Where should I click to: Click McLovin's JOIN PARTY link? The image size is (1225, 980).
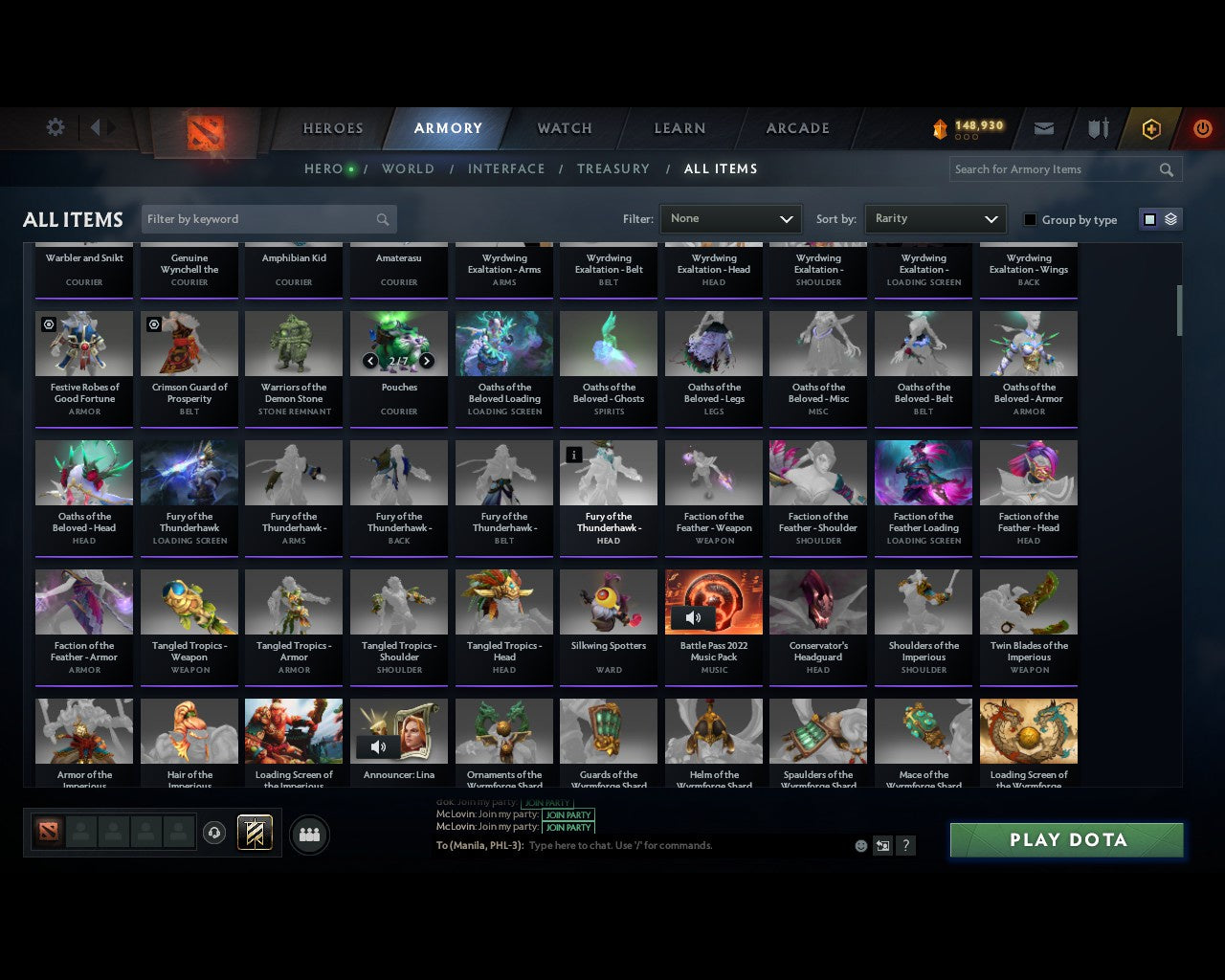[x=568, y=815]
